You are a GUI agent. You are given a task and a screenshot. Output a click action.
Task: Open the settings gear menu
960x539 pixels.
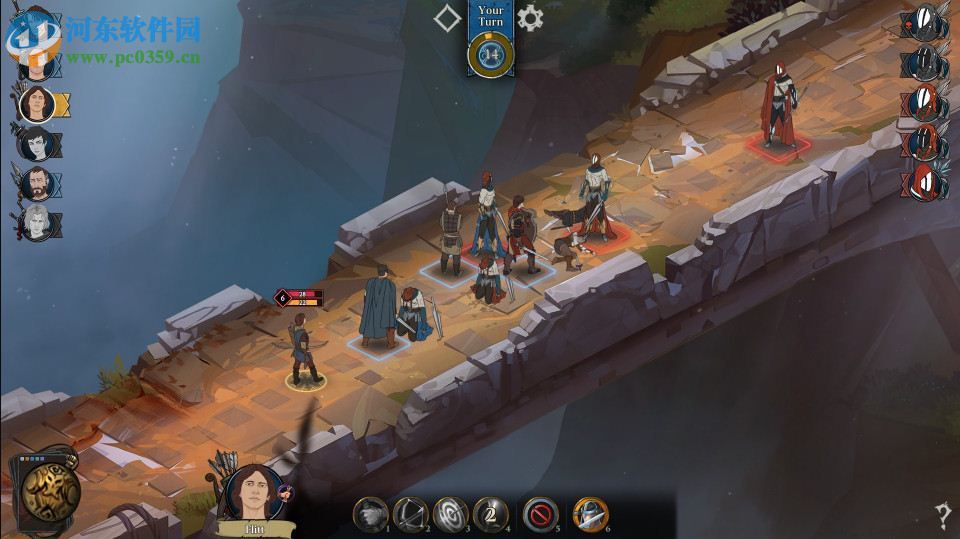[x=530, y=17]
